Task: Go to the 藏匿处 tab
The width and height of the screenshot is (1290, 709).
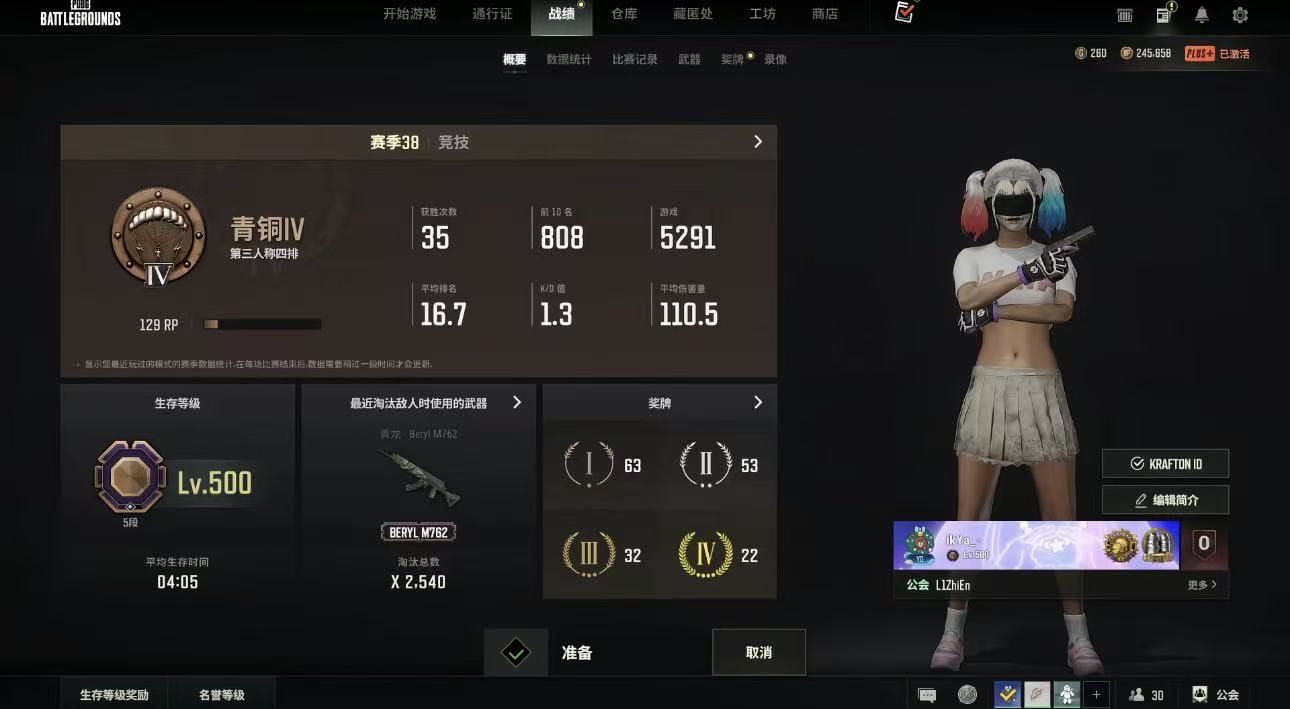Action: 693,14
